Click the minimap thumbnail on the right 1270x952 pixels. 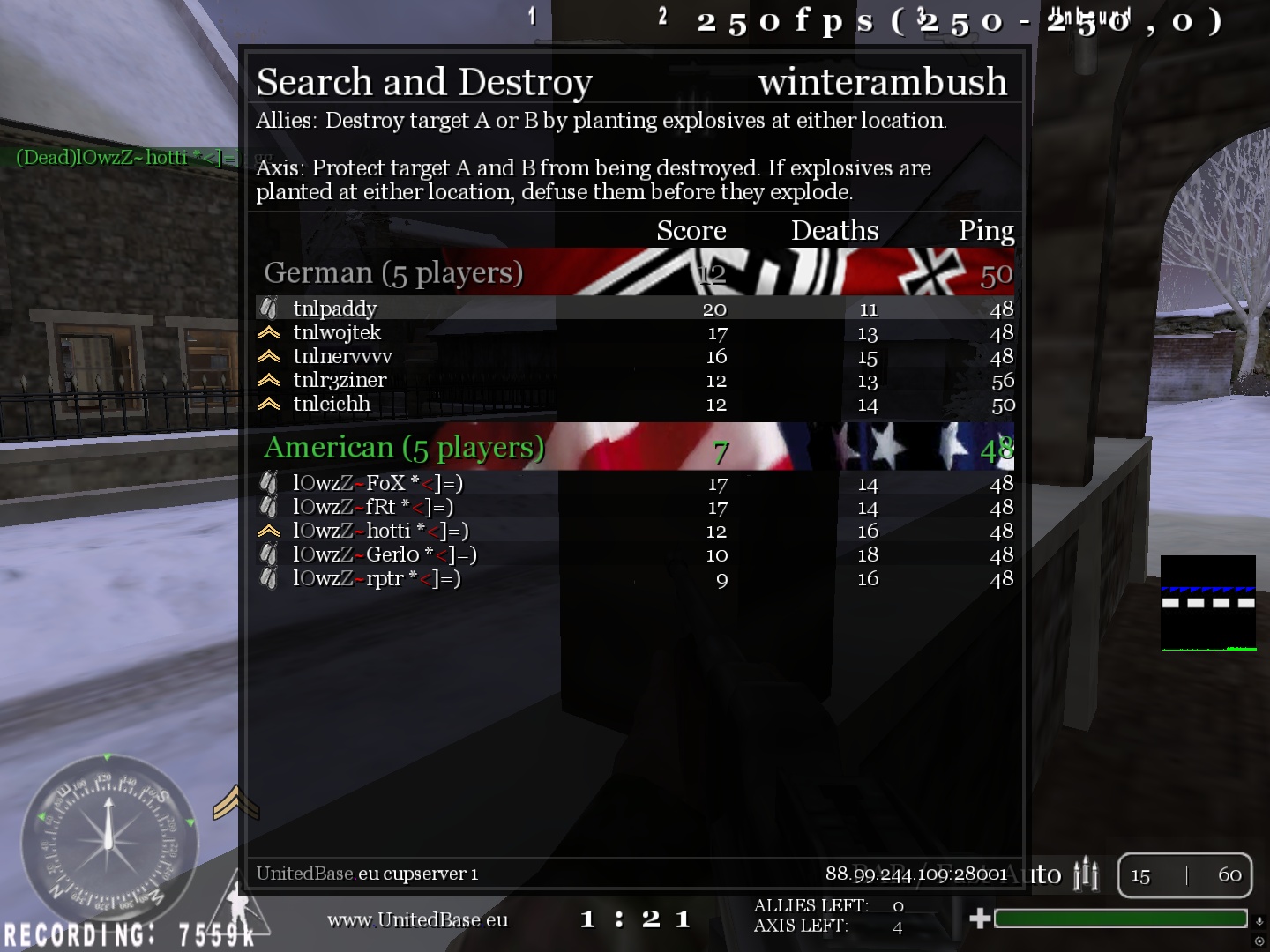pos(1209,602)
